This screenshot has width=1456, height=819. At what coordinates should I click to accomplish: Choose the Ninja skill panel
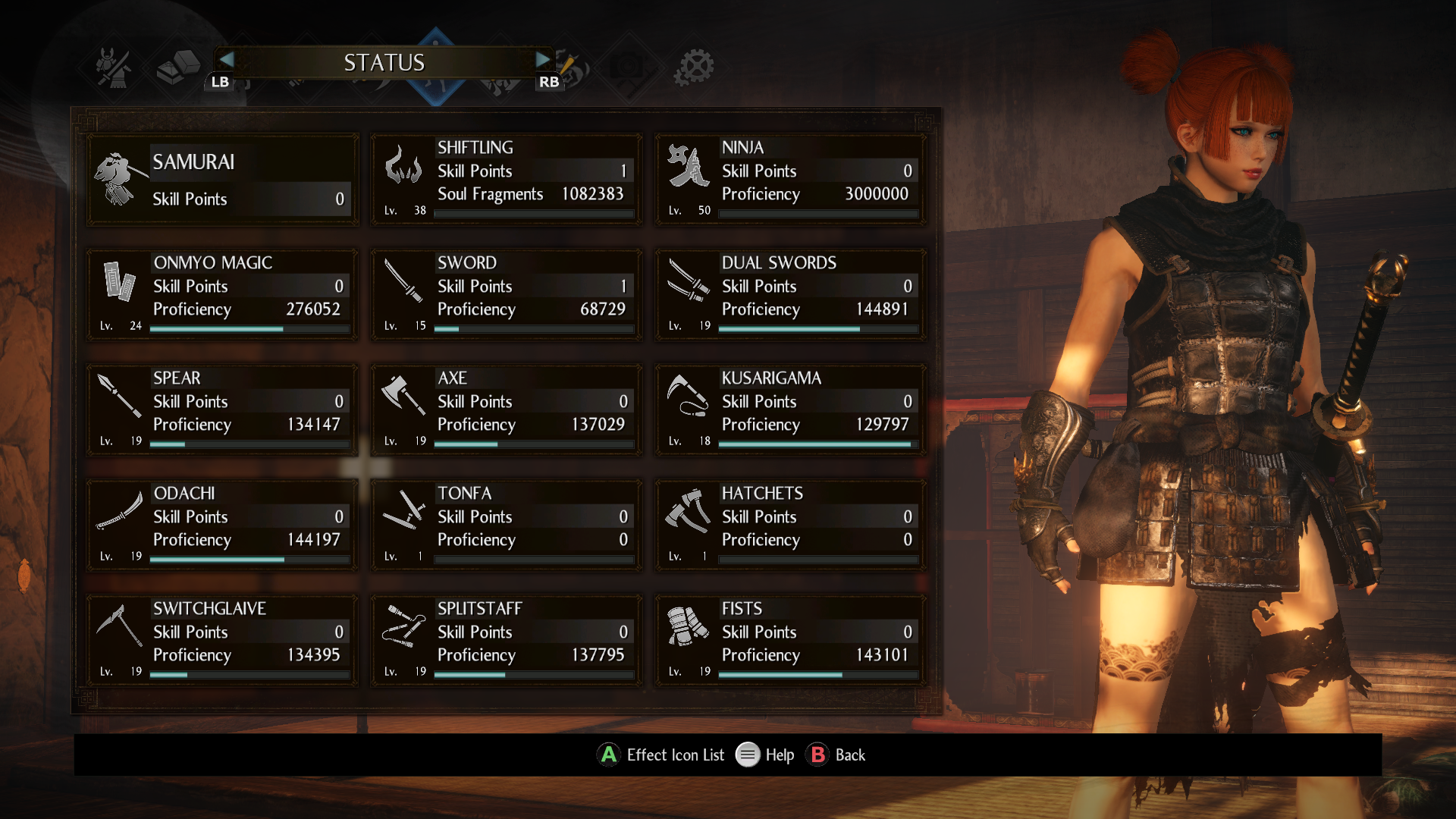791,180
